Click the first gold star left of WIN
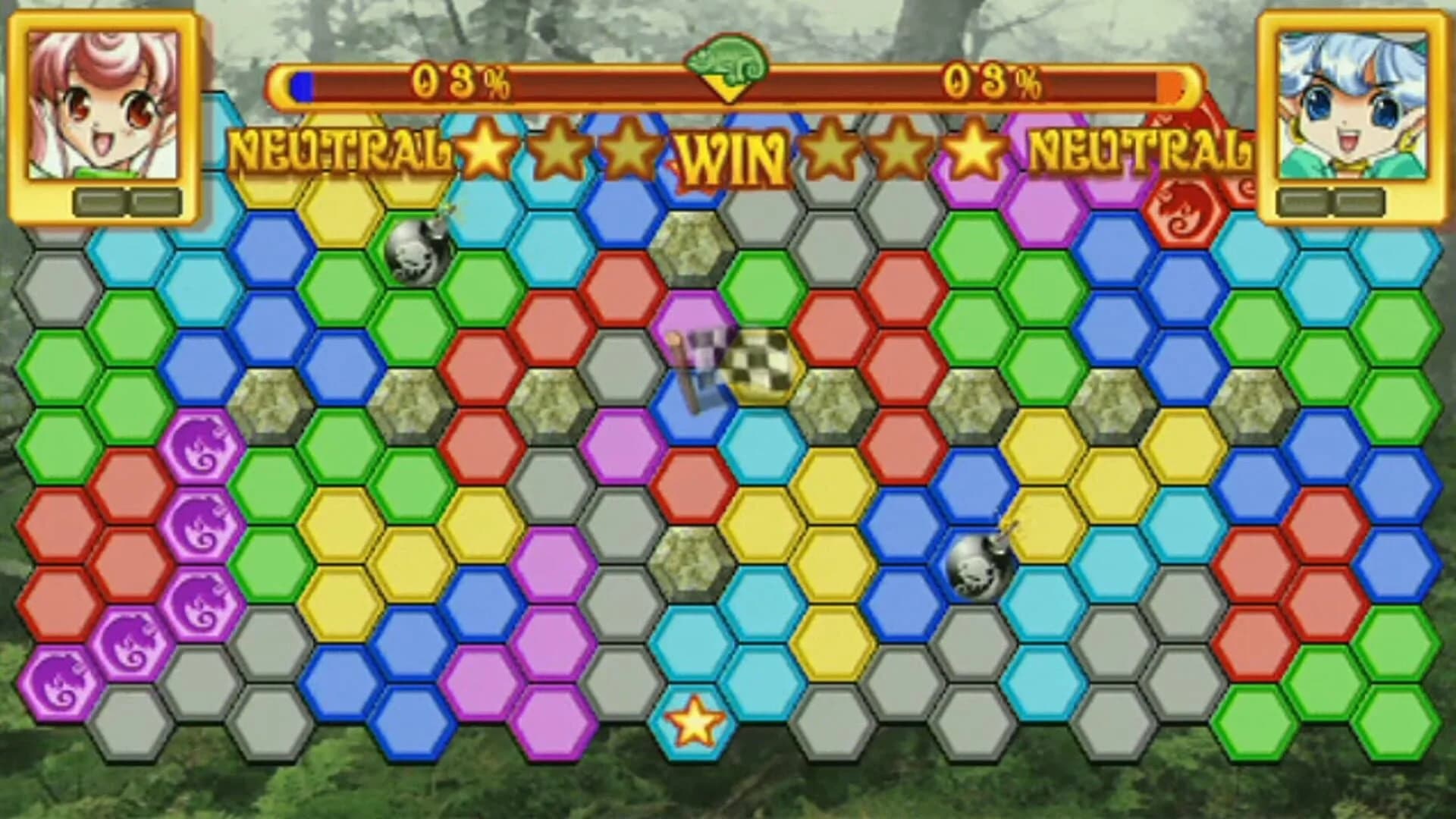 tap(485, 148)
